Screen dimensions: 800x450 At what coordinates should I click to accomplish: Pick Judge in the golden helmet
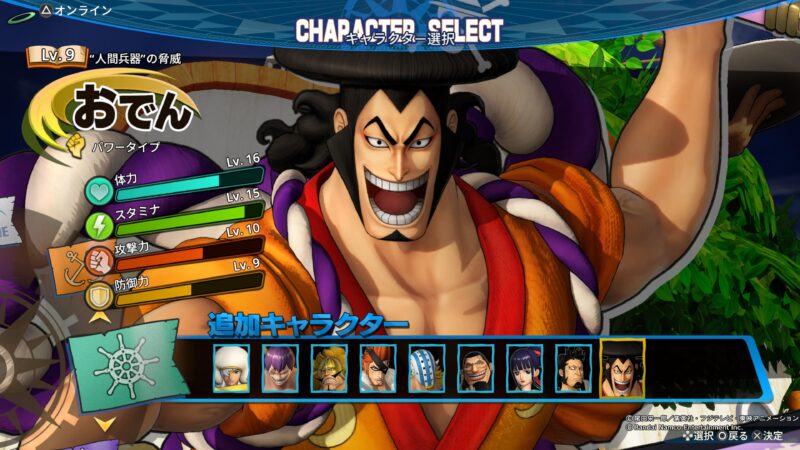(329, 368)
